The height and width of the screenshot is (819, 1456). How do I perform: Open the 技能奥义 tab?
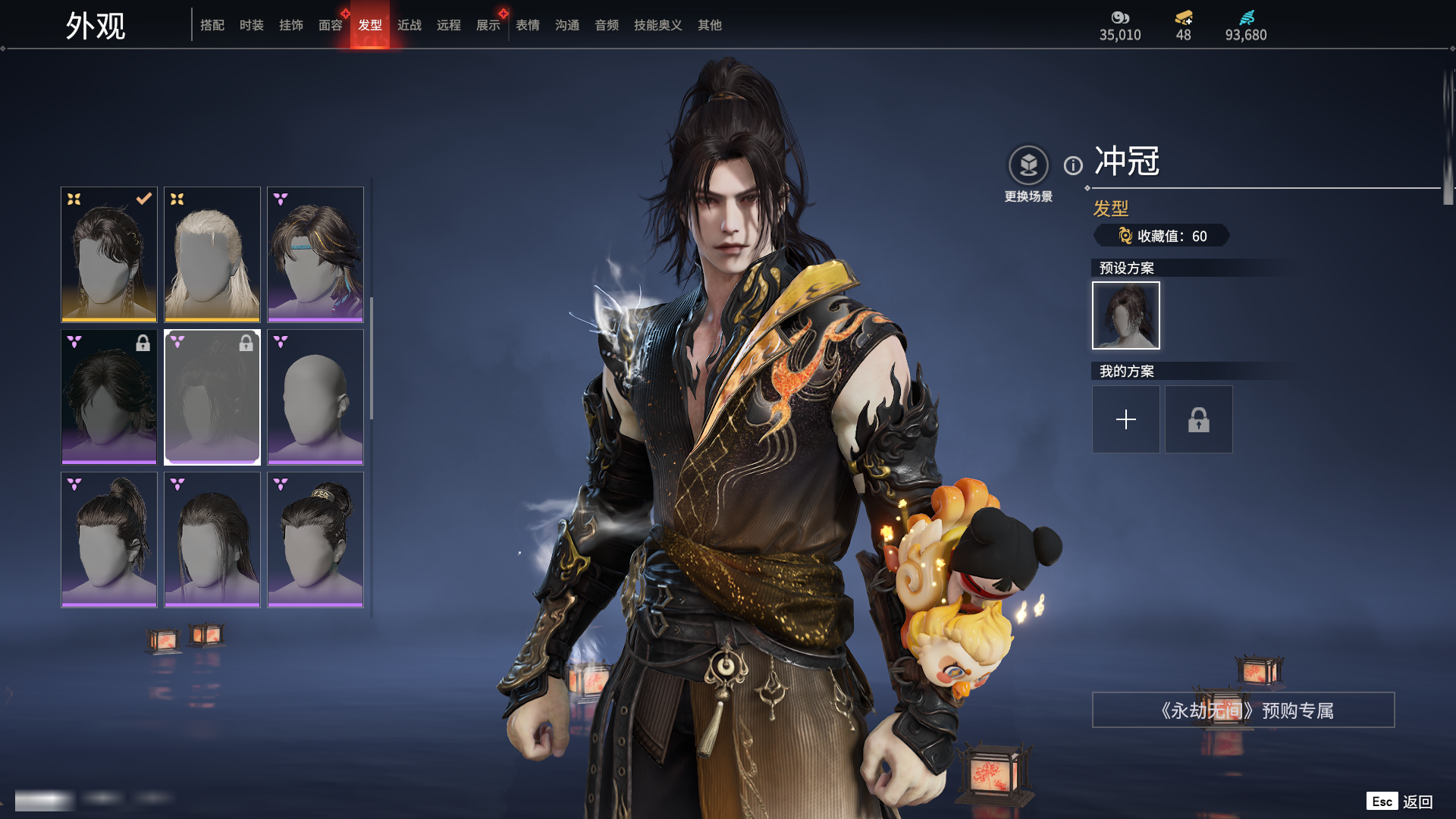tap(658, 25)
